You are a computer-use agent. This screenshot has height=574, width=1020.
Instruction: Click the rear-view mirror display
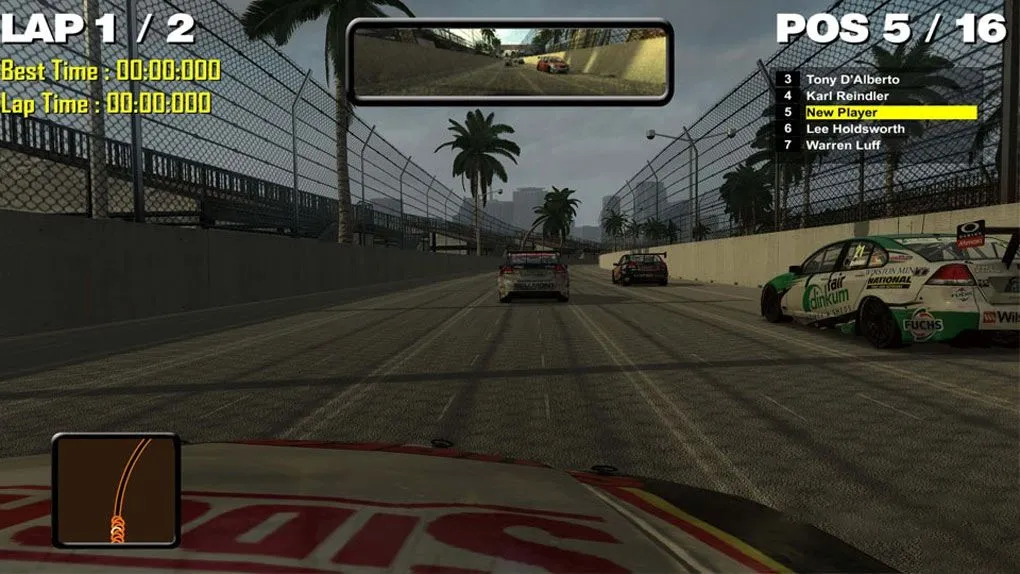(510, 61)
